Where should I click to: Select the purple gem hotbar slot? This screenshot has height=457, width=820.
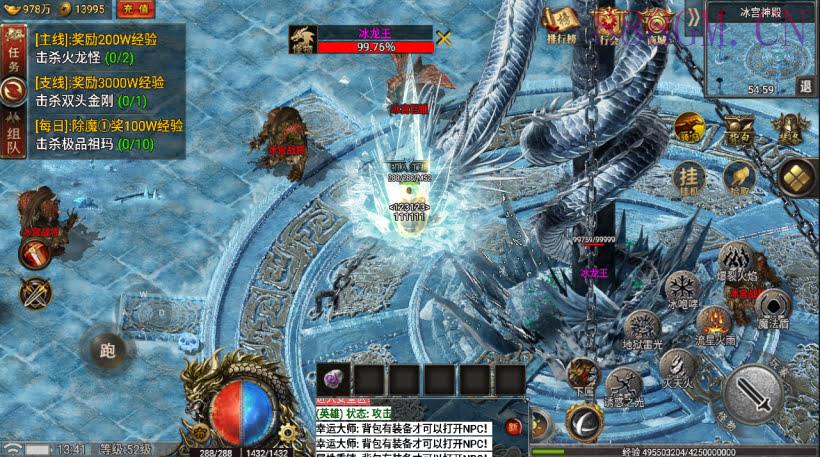pos(332,379)
